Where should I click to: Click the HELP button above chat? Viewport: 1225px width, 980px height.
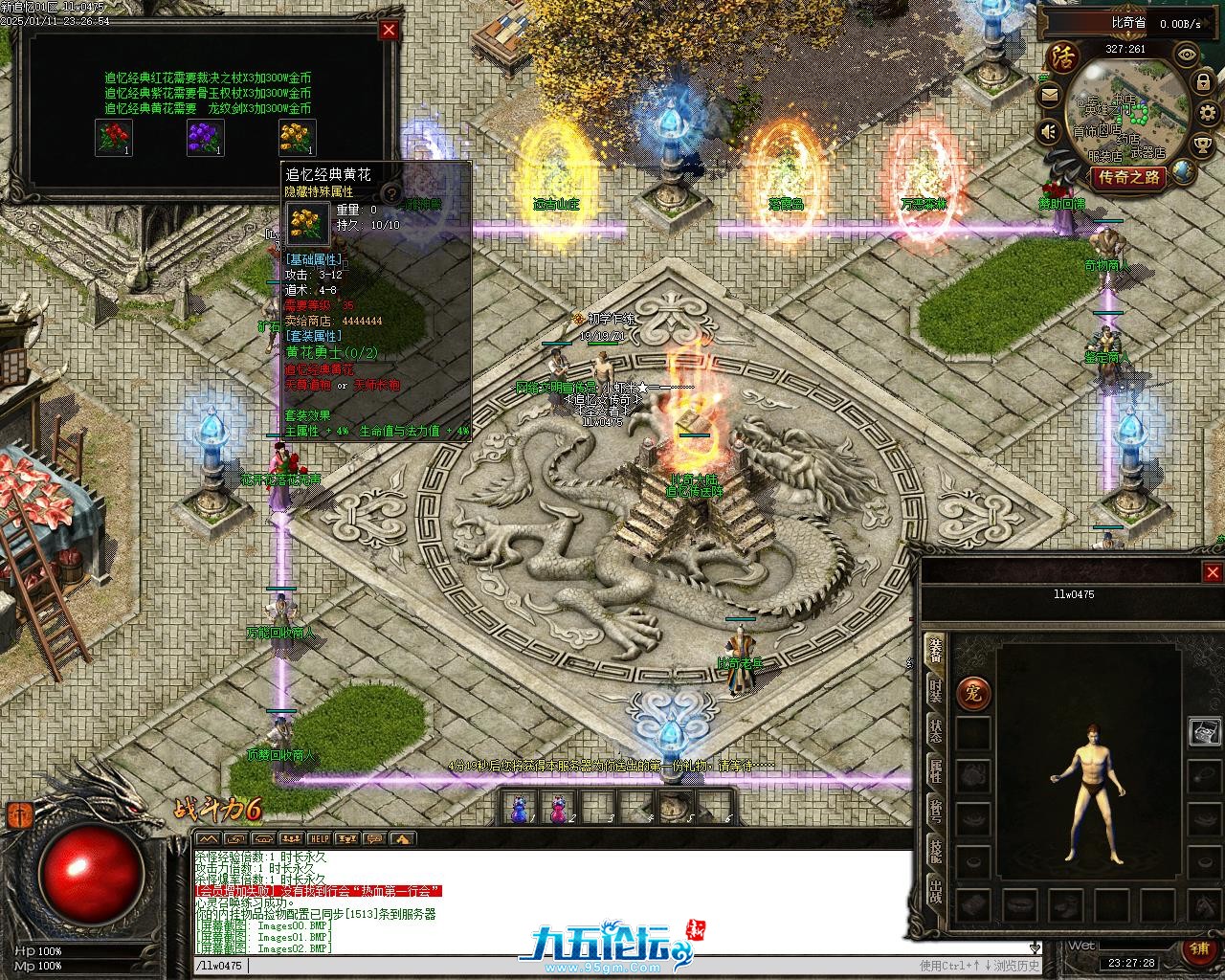319,838
